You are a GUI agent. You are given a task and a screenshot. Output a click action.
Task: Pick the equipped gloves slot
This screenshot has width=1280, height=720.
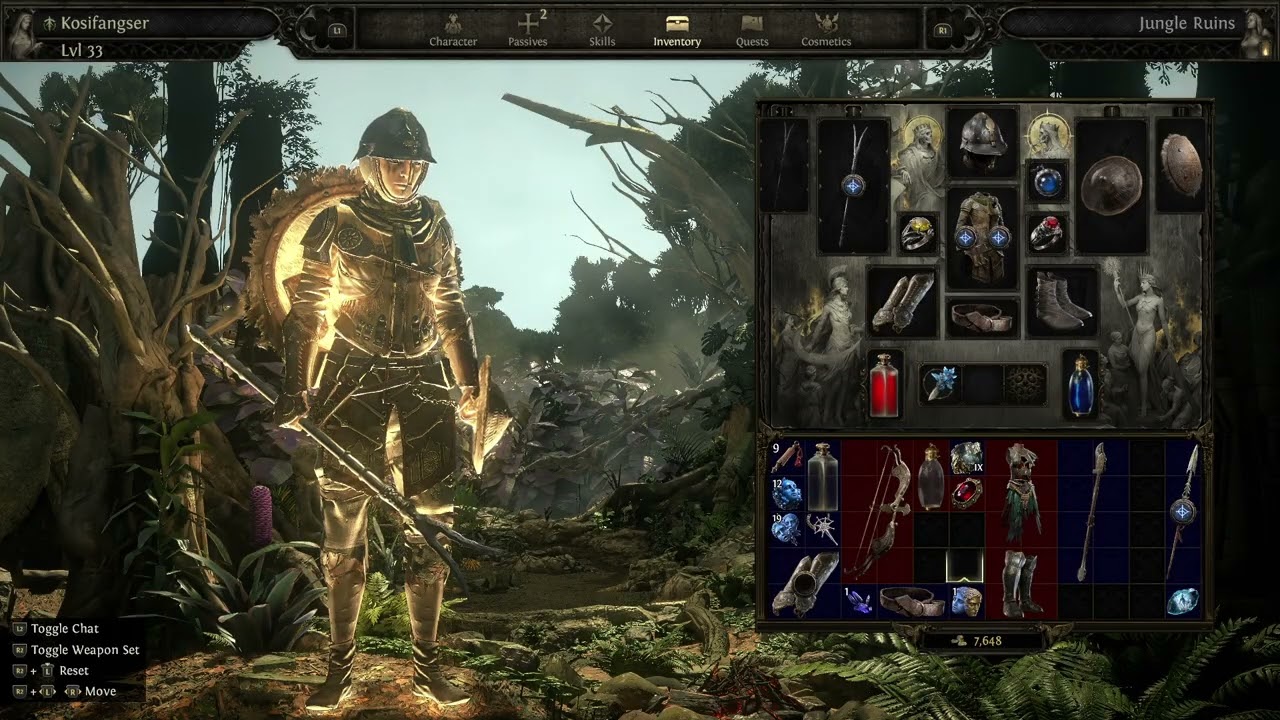[x=902, y=301]
